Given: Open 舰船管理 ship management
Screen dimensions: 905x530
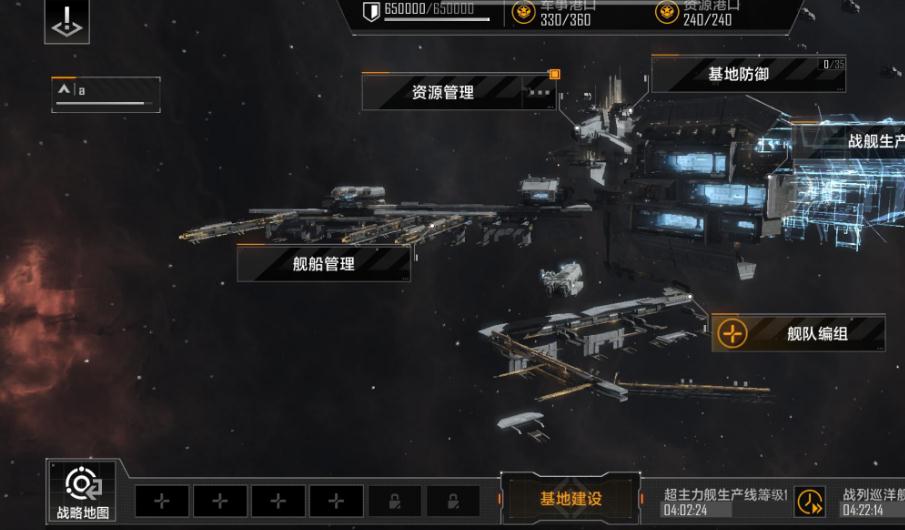Looking at the screenshot, I should pyautogui.click(x=324, y=264).
